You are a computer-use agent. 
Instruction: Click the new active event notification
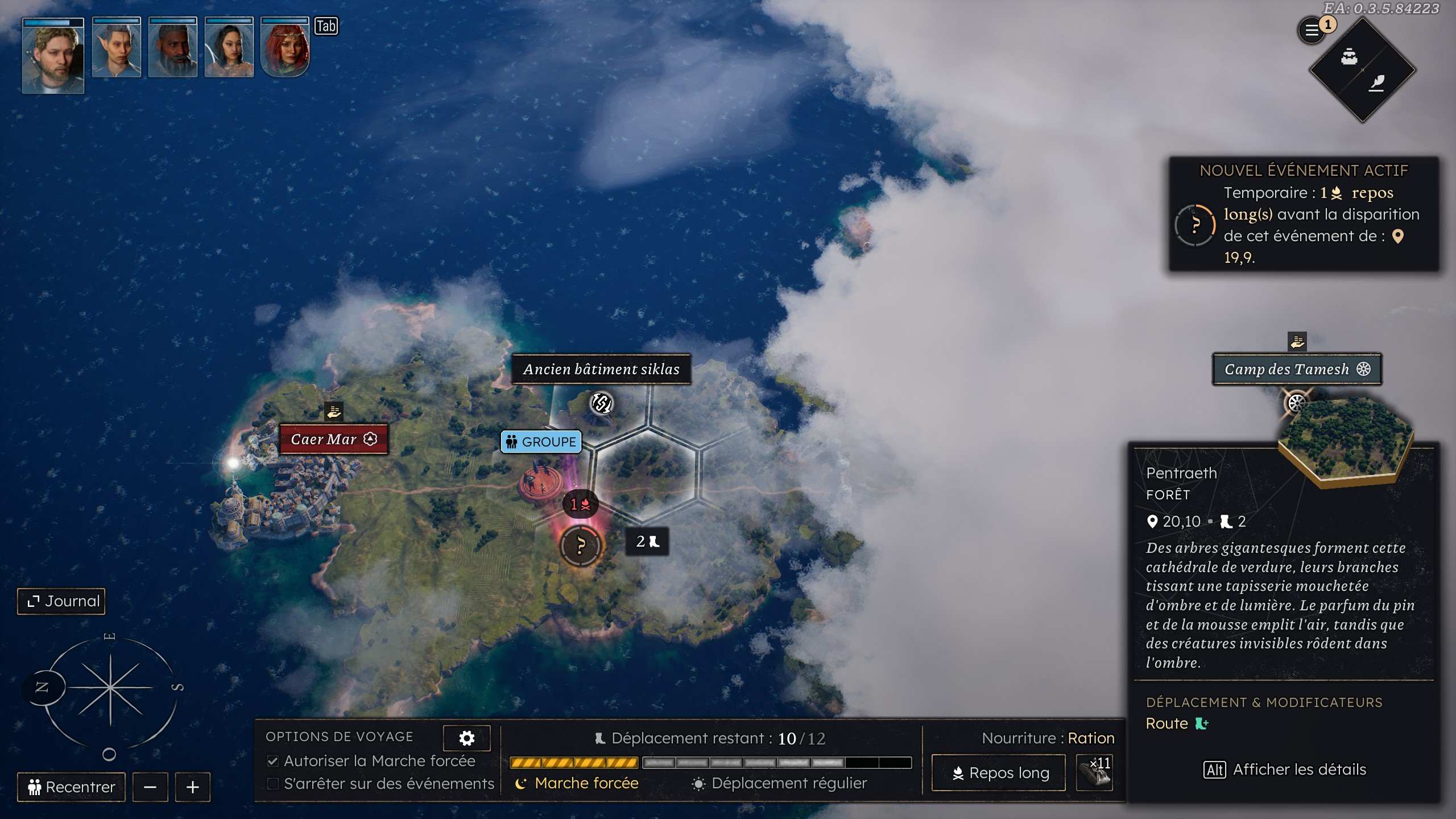click(x=1304, y=214)
